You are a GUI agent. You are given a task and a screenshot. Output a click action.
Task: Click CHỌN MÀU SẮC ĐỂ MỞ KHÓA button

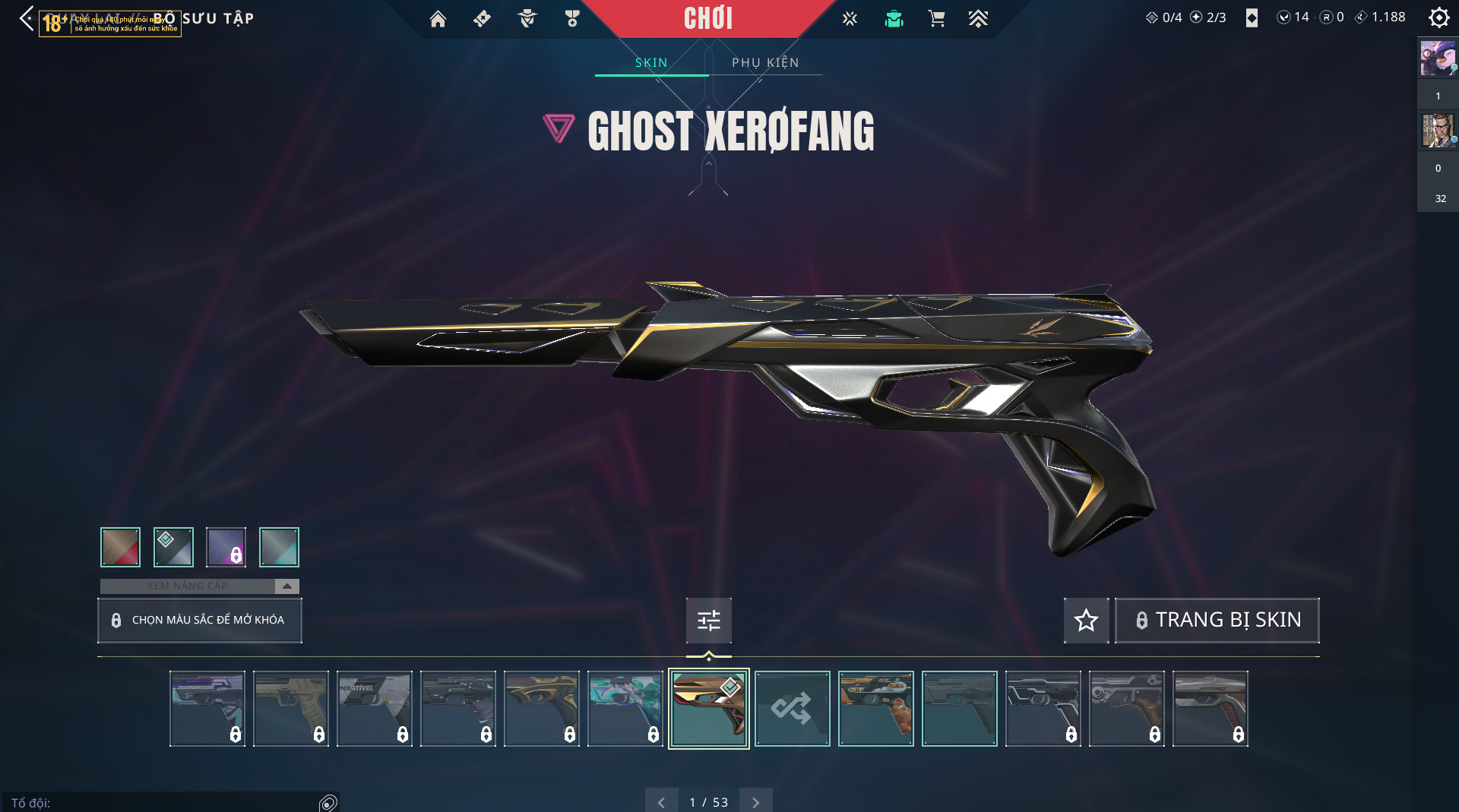pos(199,620)
